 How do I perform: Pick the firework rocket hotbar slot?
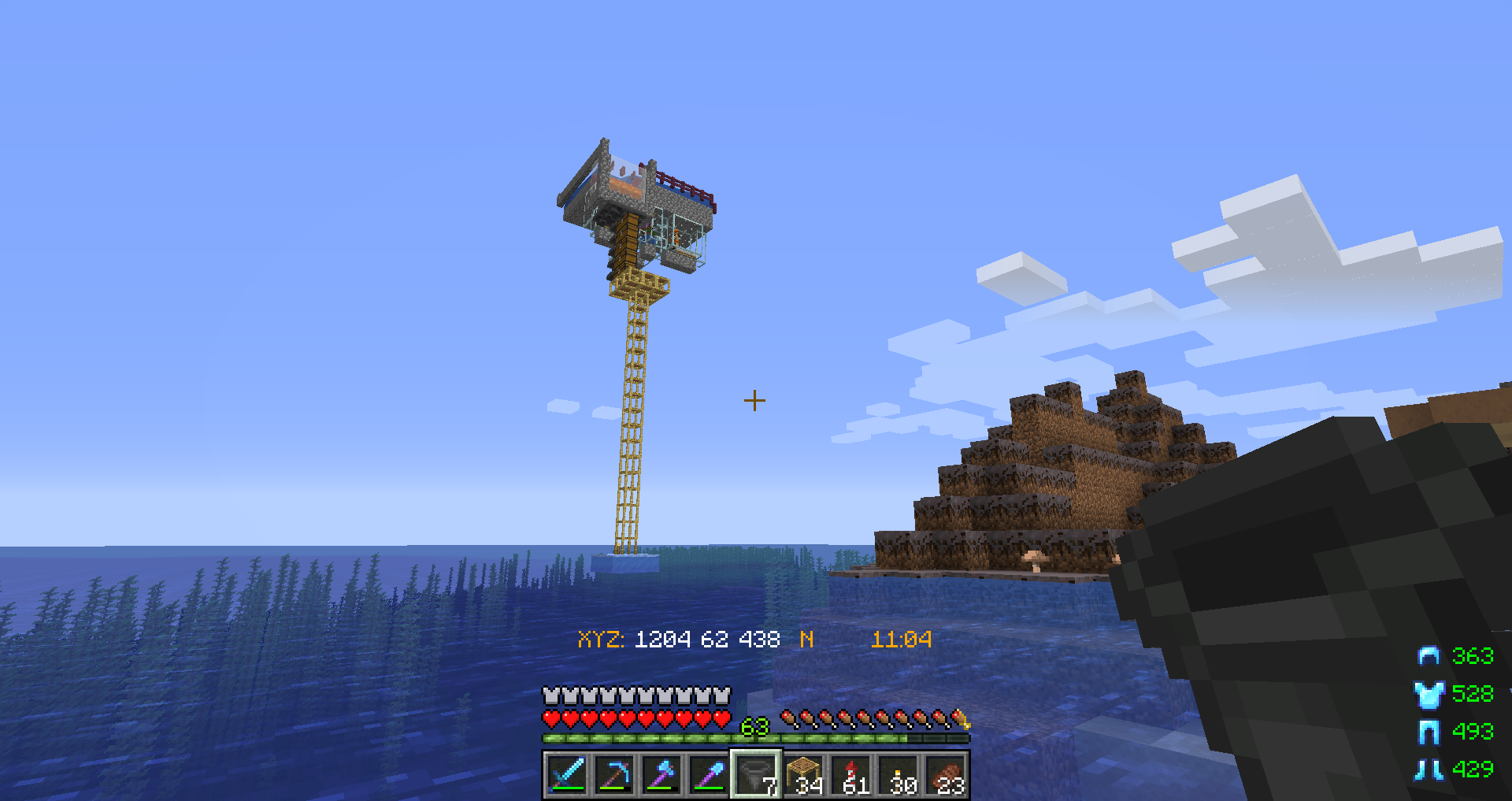(x=850, y=775)
